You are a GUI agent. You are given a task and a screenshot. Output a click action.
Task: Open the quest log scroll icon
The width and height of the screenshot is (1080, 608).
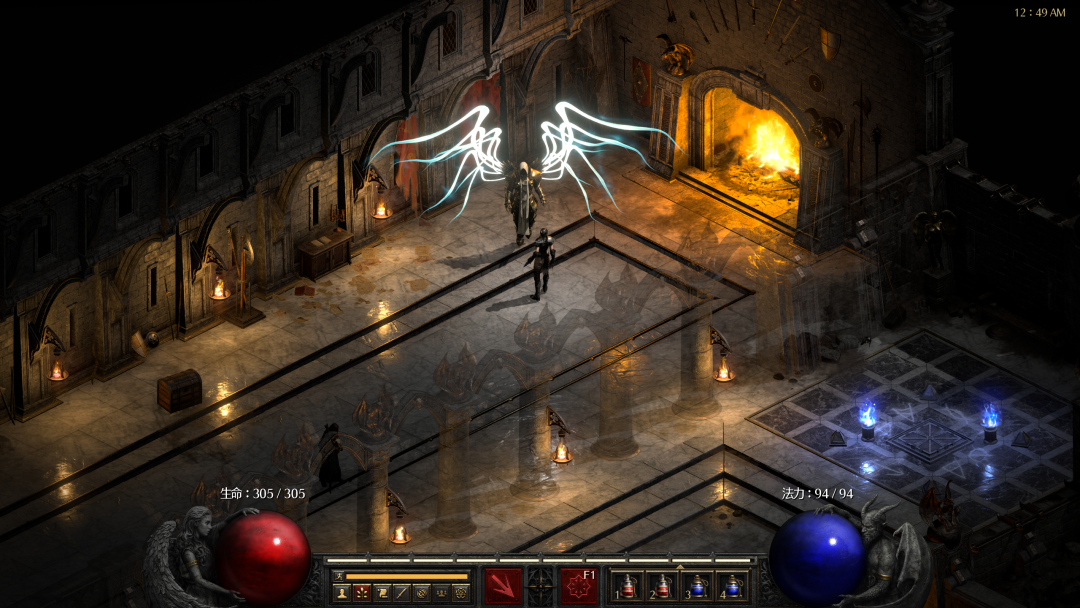click(381, 592)
